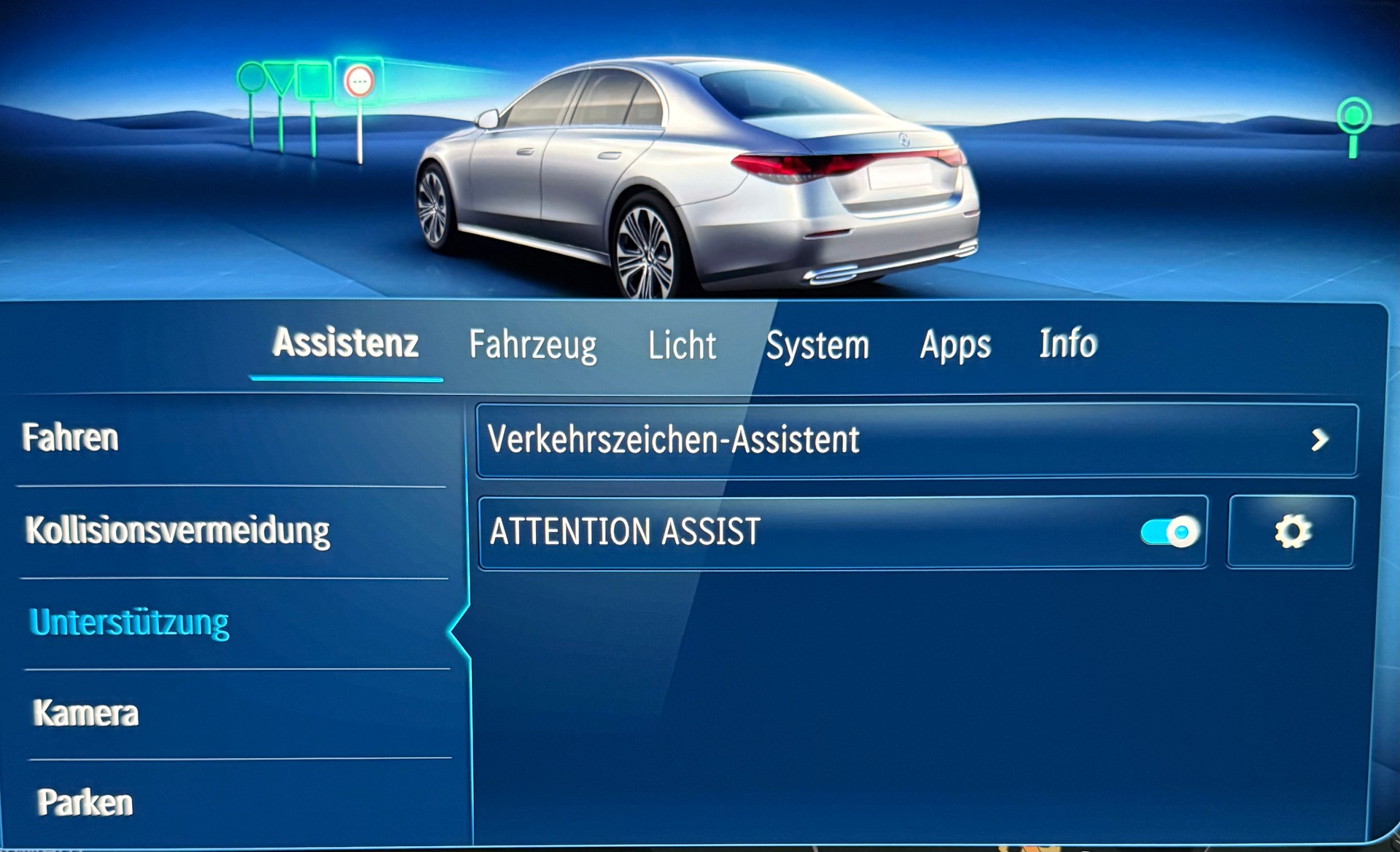This screenshot has width=1400, height=852.
Task: Select the Info tab
Action: pyautogui.click(x=1068, y=345)
